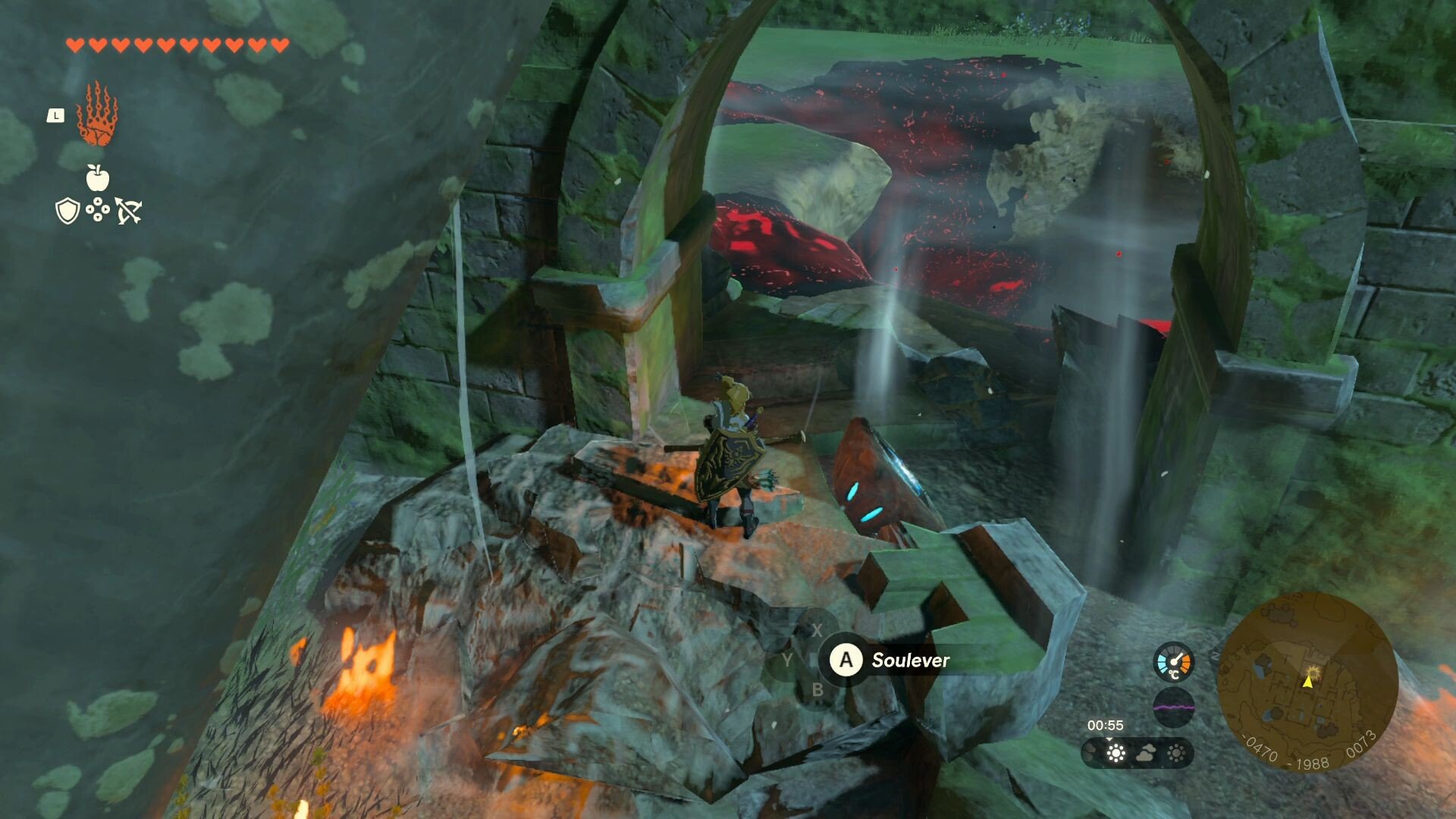
Task: Choose the bow and arrow icon
Action: click(128, 211)
